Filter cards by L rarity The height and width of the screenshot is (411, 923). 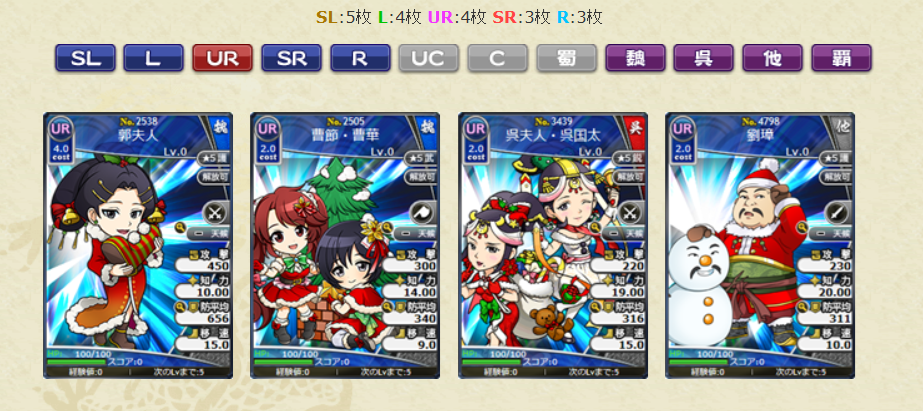(x=153, y=58)
